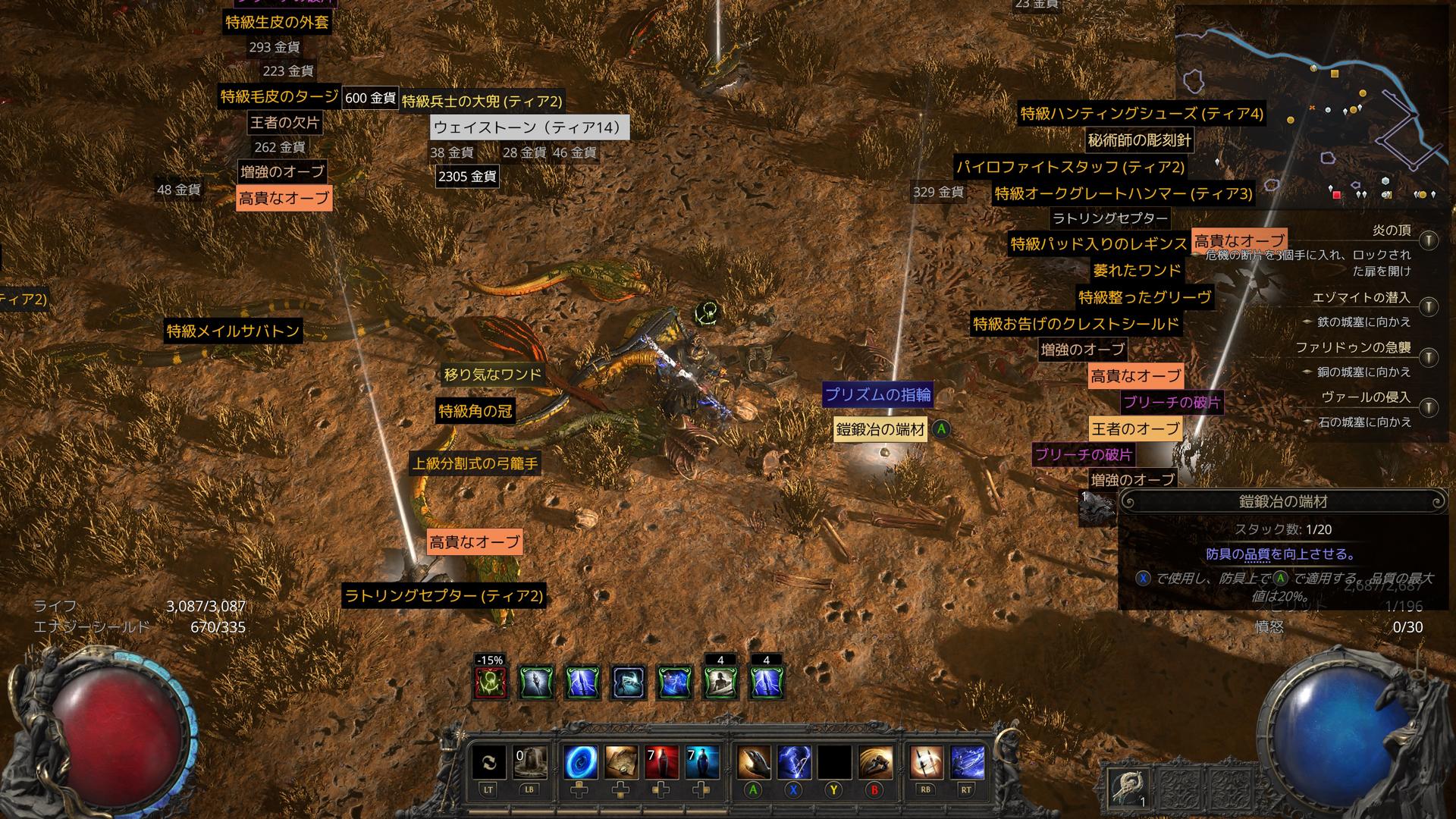1456x819 pixels.
Task: Pick up the 鎧鍛冶の端材 loot label
Action: [x=880, y=430]
